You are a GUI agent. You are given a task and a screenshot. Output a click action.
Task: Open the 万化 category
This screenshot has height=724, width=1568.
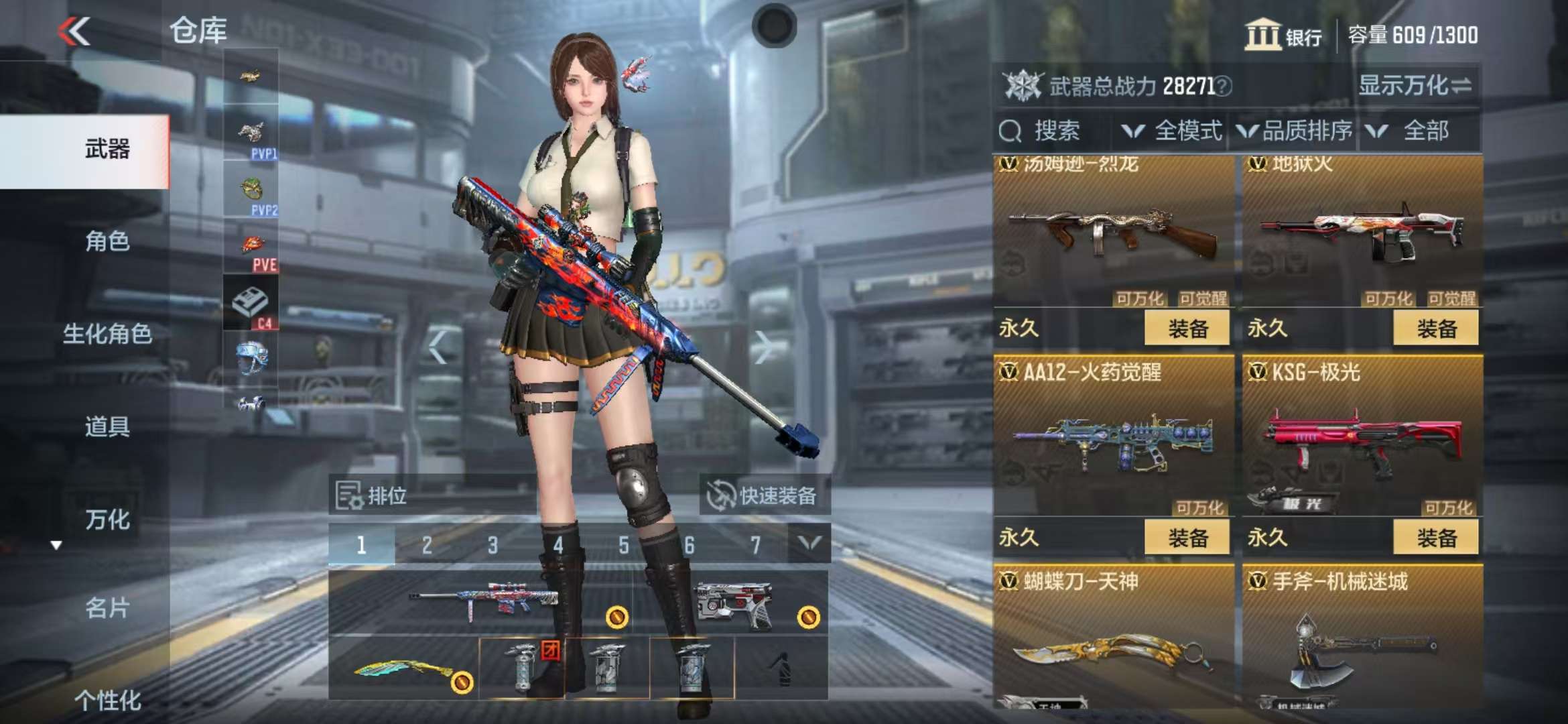click(107, 520)
